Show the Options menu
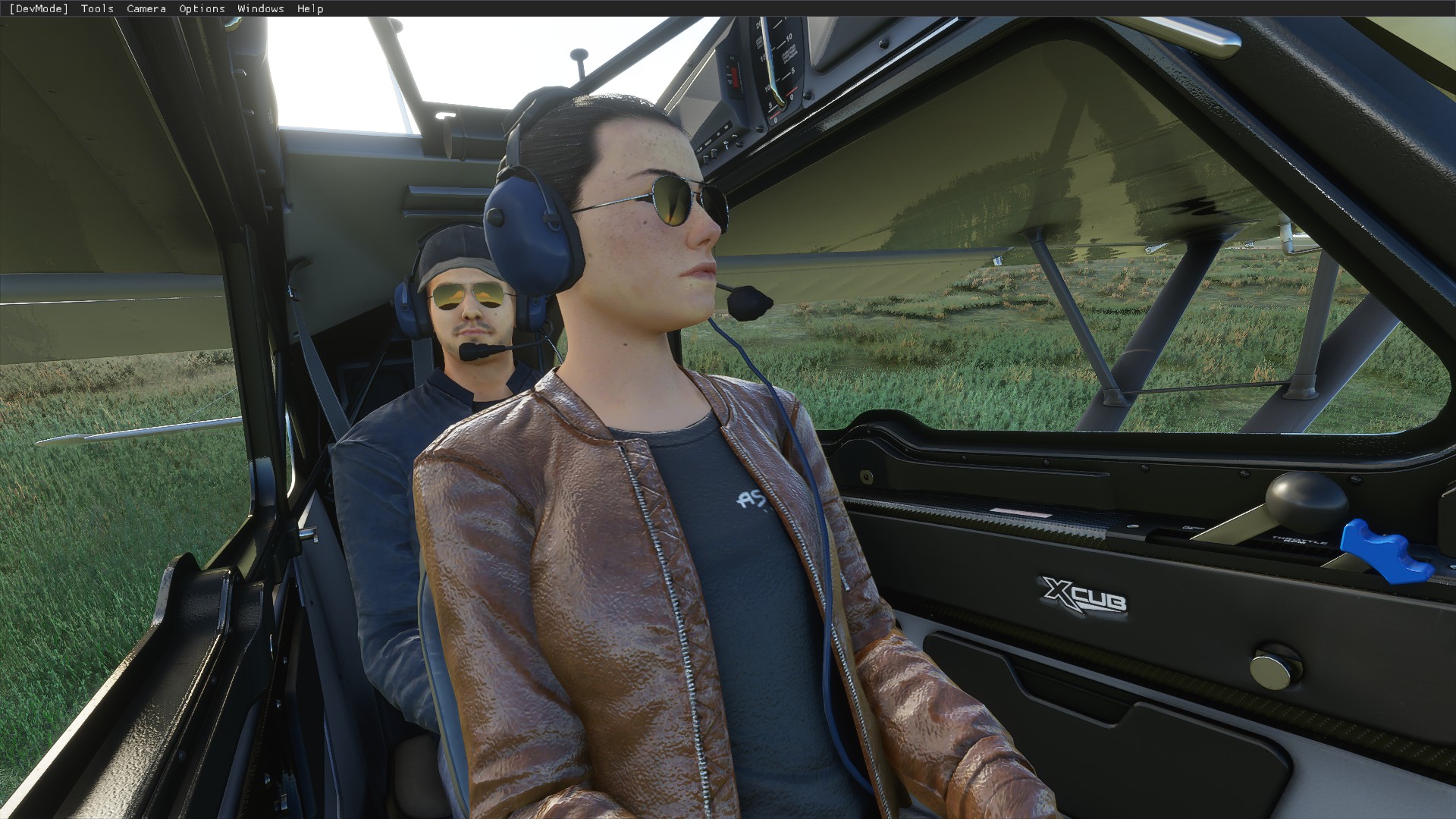 point(202,8)
